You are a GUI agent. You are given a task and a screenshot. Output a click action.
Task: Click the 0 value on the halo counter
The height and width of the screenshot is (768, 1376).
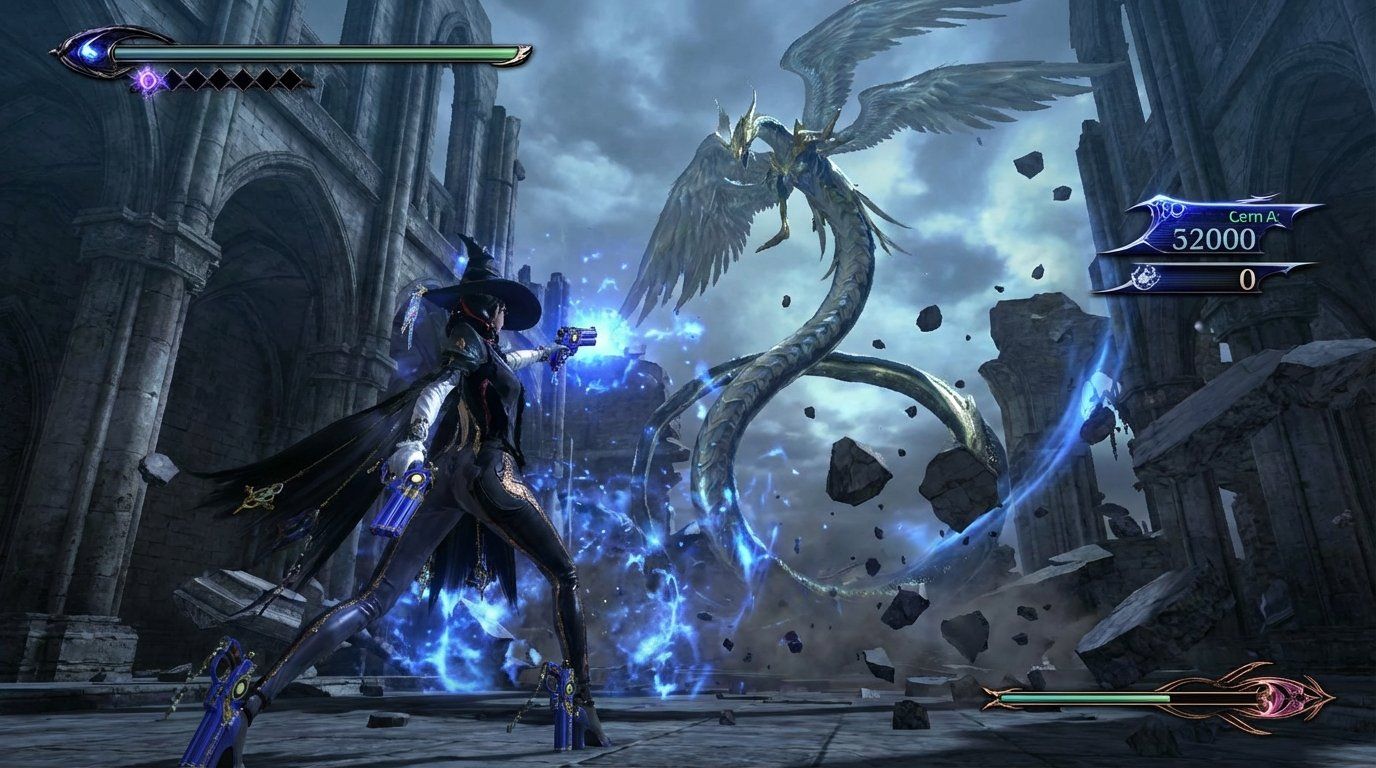tap(1247, 277)
